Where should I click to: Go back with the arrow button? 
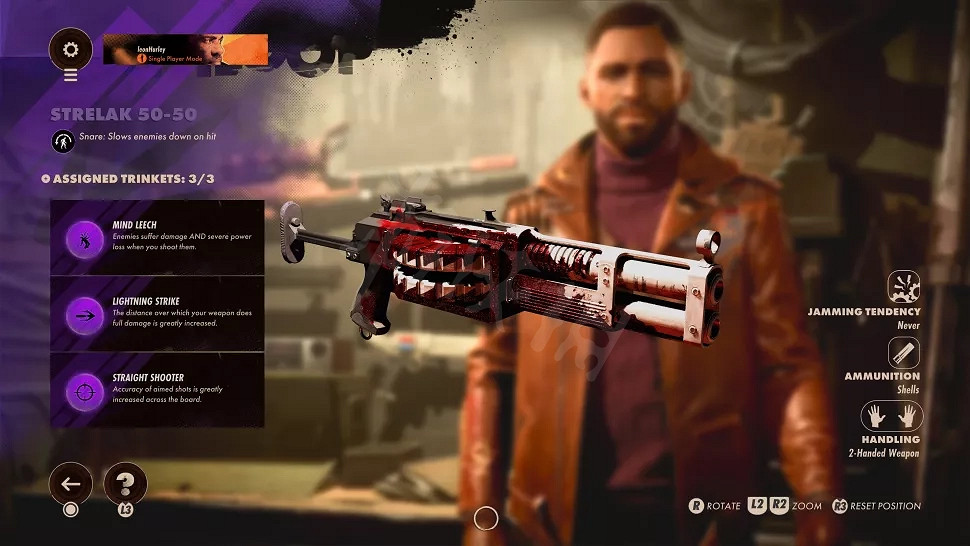tap(70, 484)
